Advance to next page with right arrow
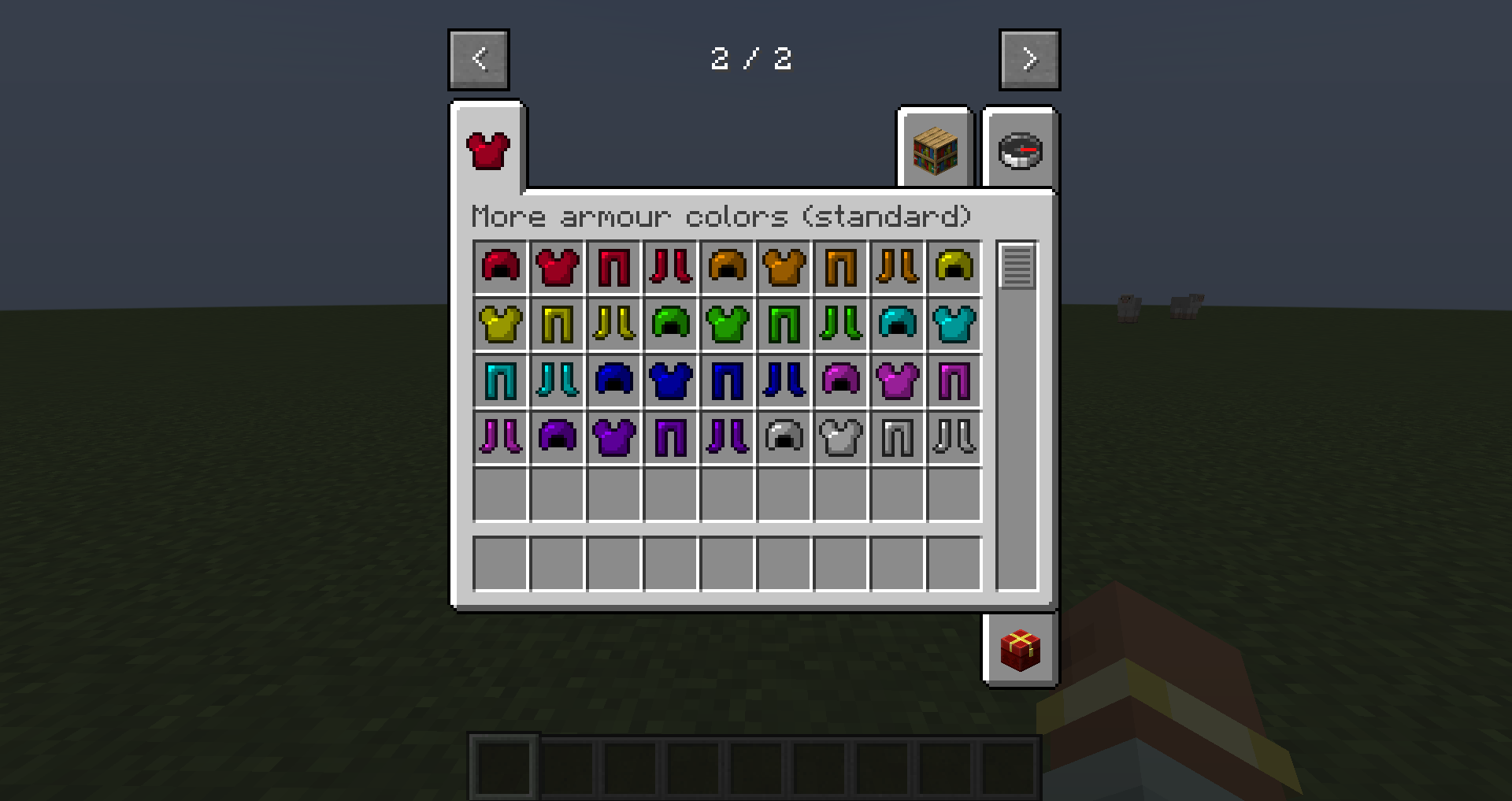Screen dimensions: 1512x801 [1030, 58]
